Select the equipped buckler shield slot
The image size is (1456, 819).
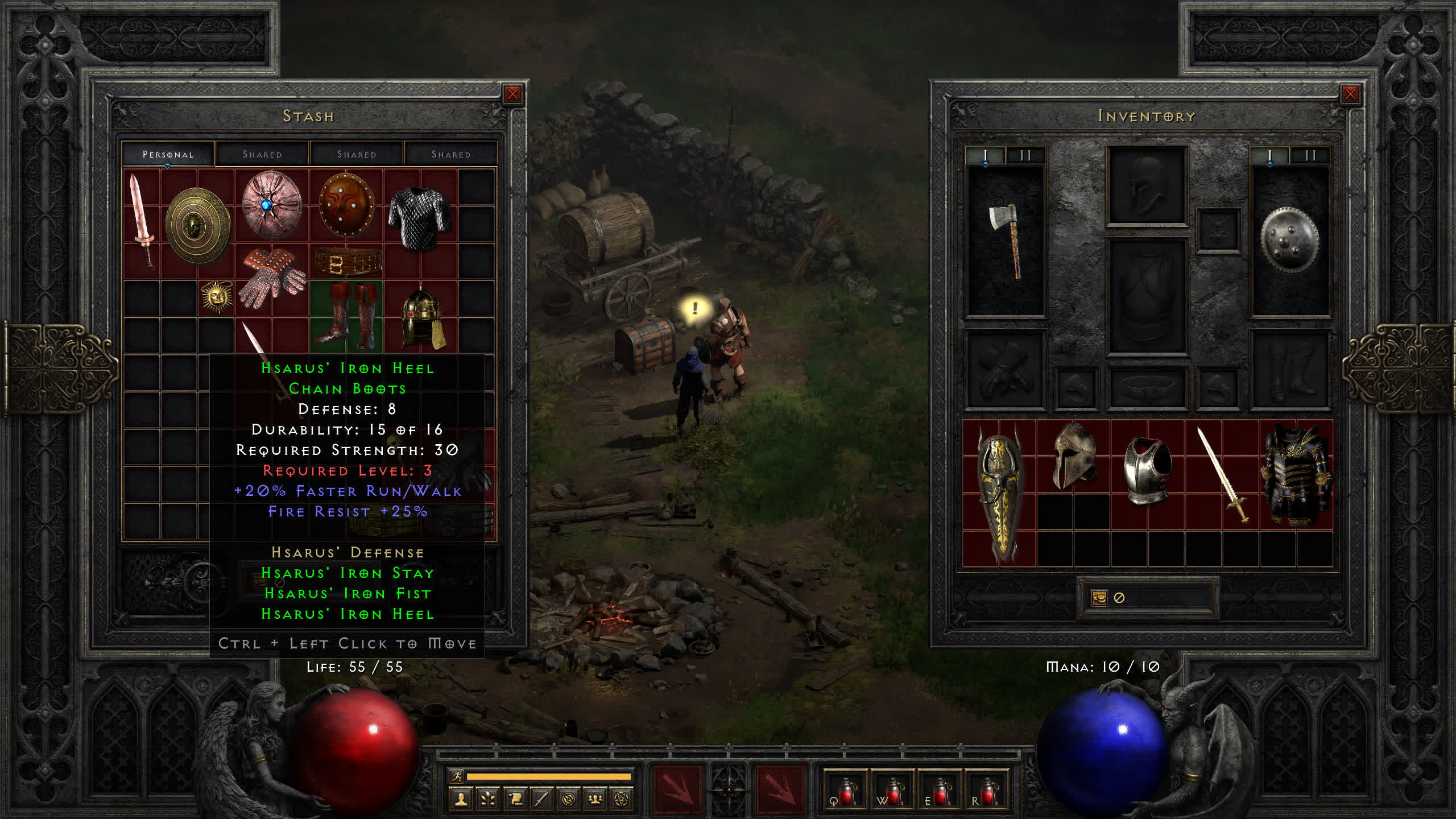pyautogui.click(x=1289, y=240)
